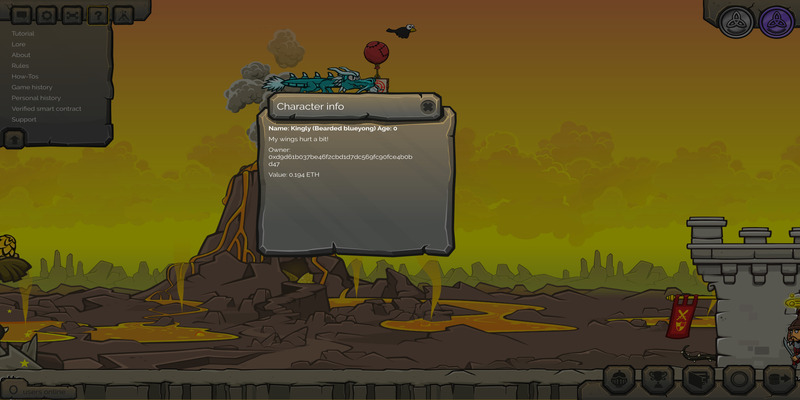The width and height of the screenshot is (800, 400).
Task: Open the Tutorial menu entry
Action: tap(23, 34)
